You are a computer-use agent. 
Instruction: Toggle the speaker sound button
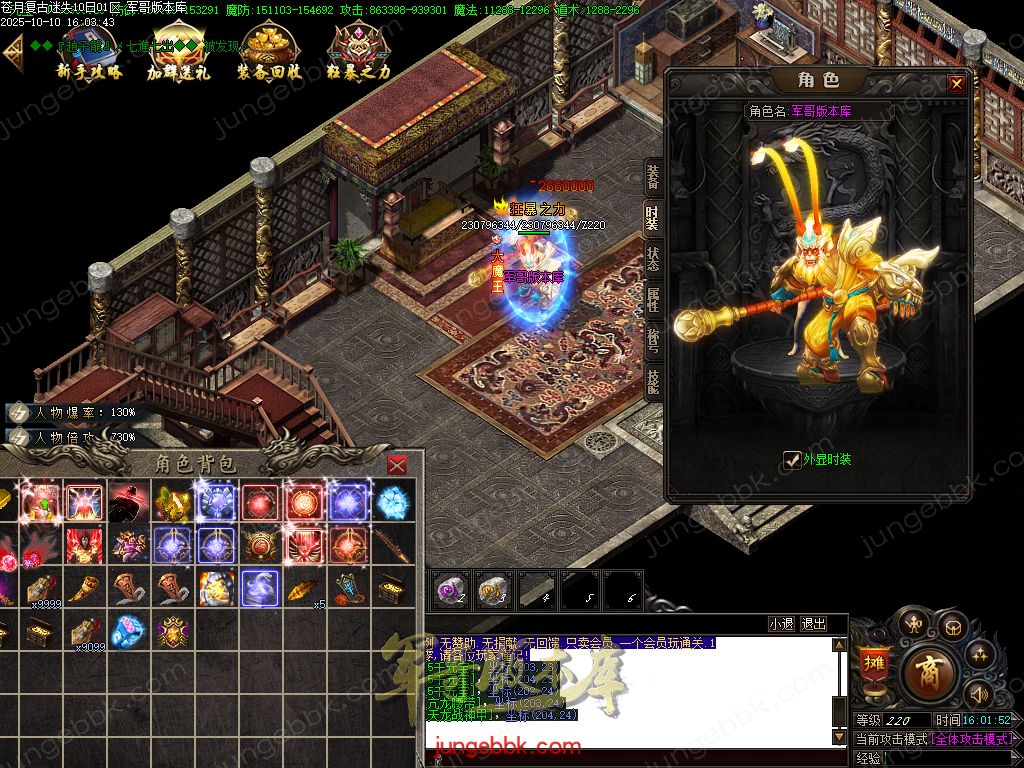[x=977, y=694]
